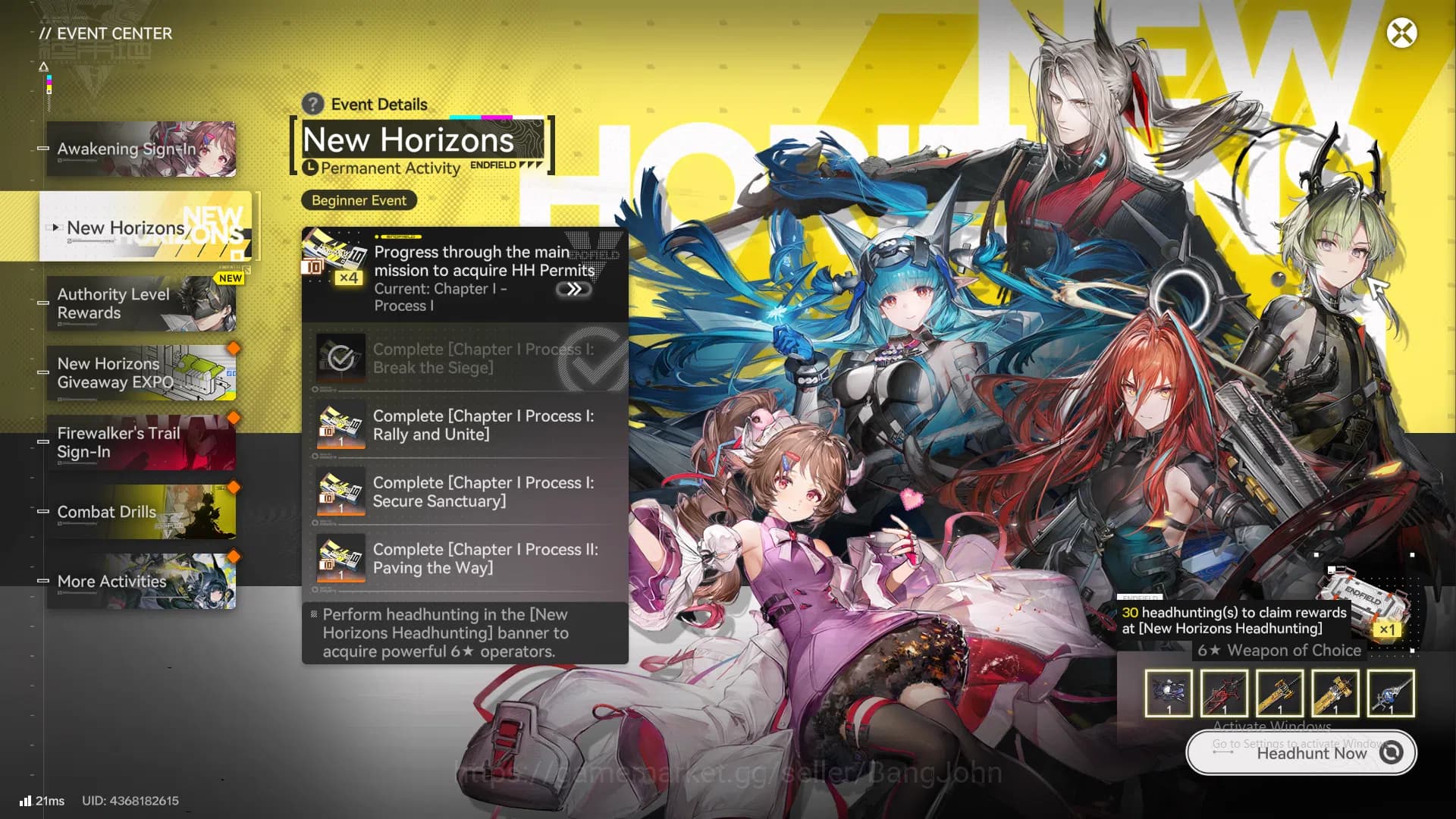Select the red sword weapon thumbnail

[x=1224, y=692]
